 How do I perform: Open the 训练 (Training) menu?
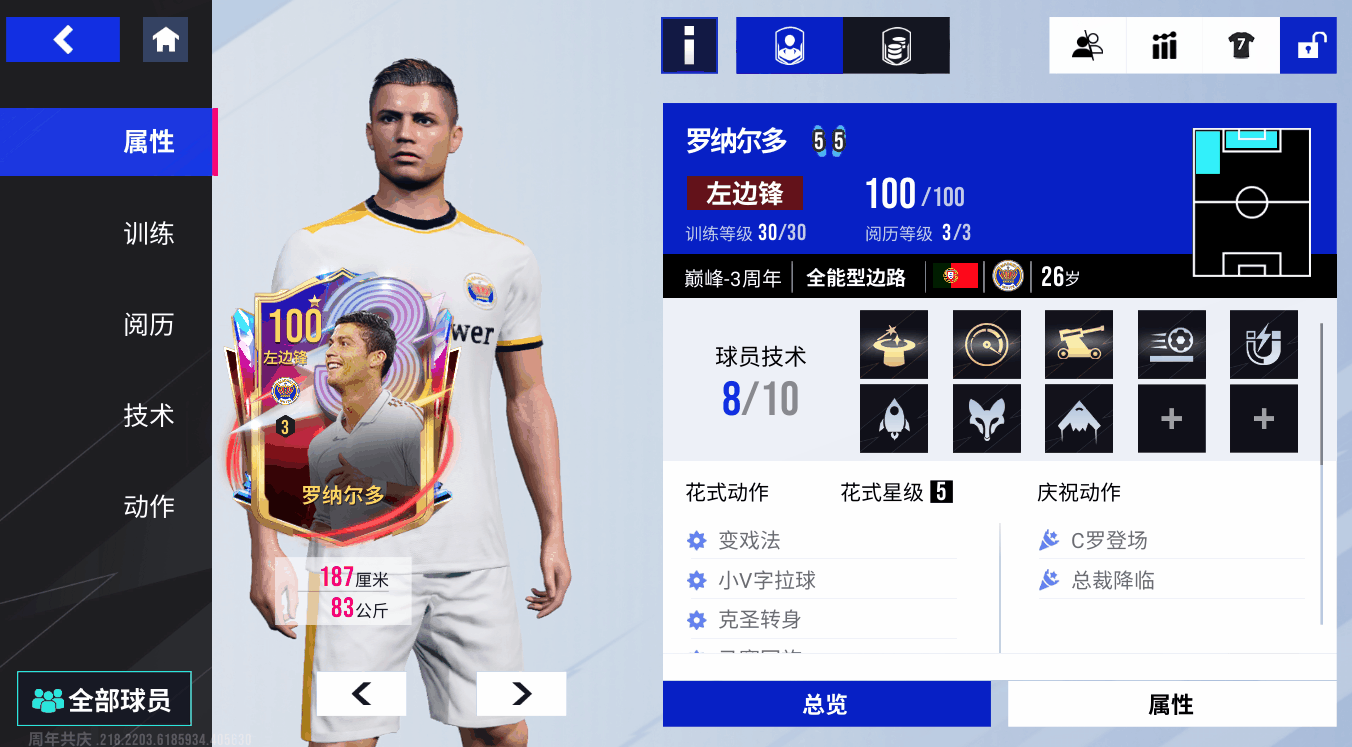tap(149, 234)
